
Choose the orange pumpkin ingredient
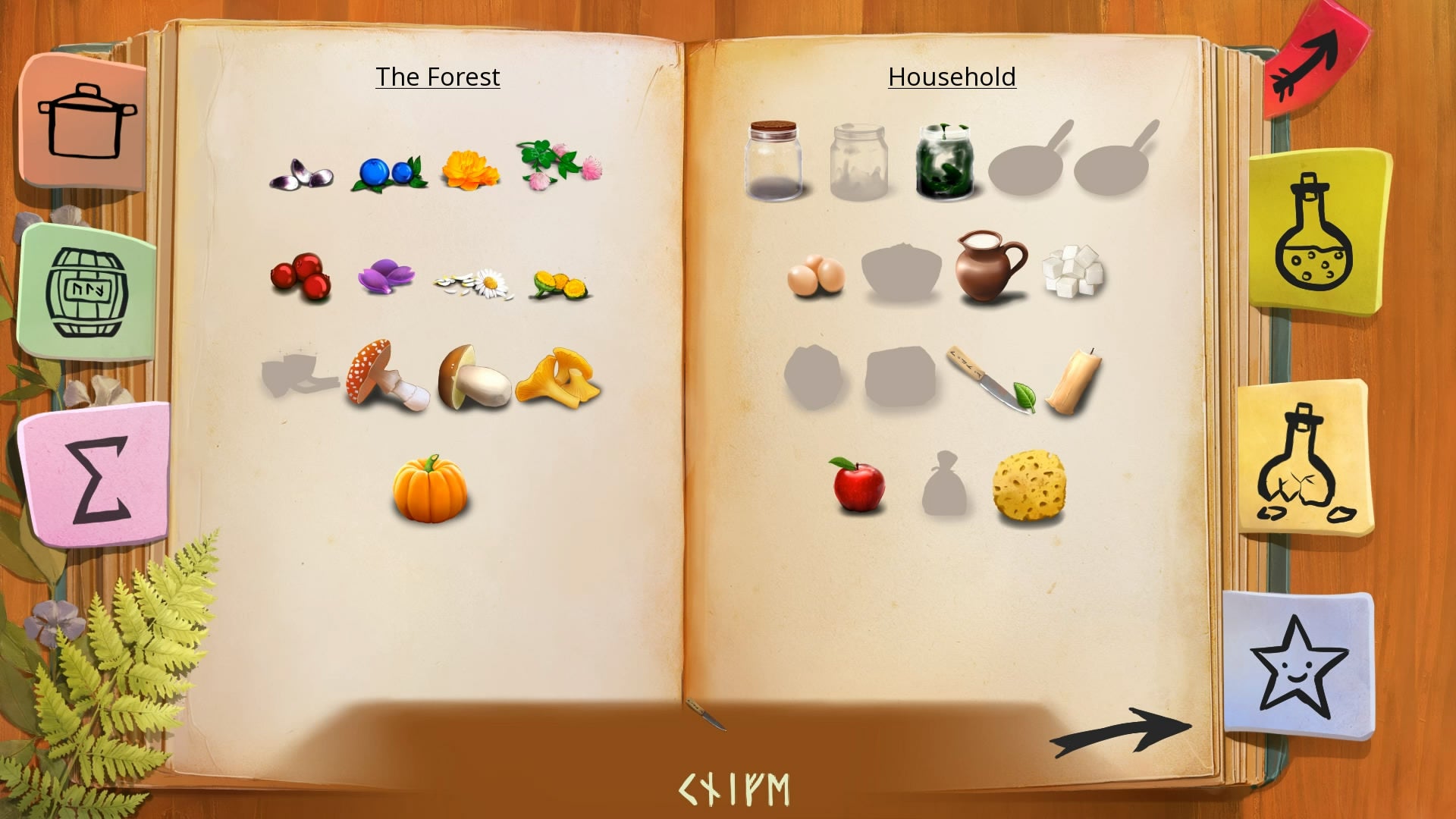pos(430,489)
